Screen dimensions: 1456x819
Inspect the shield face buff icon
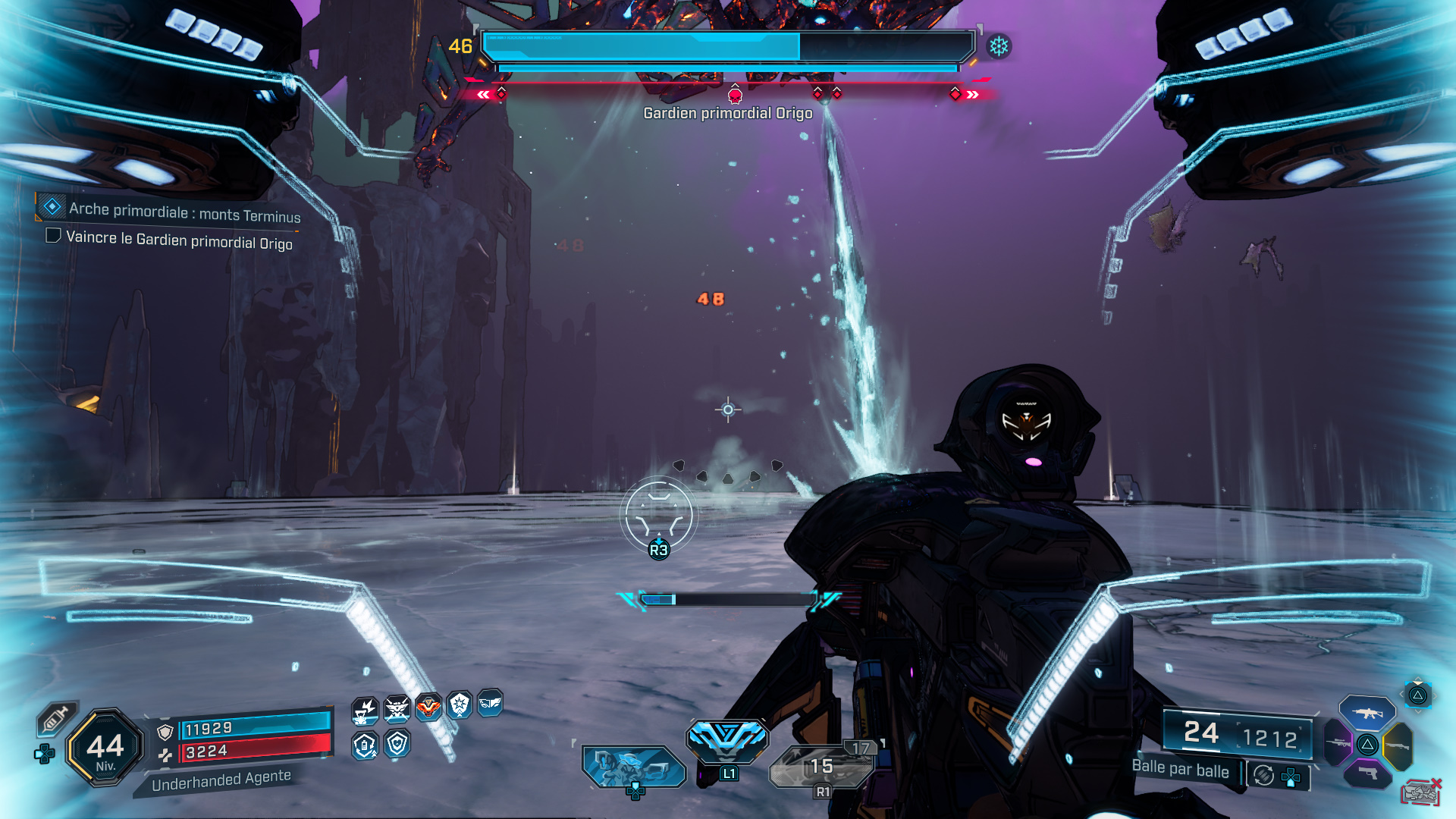pyautogui.click(x=397, y=744)
